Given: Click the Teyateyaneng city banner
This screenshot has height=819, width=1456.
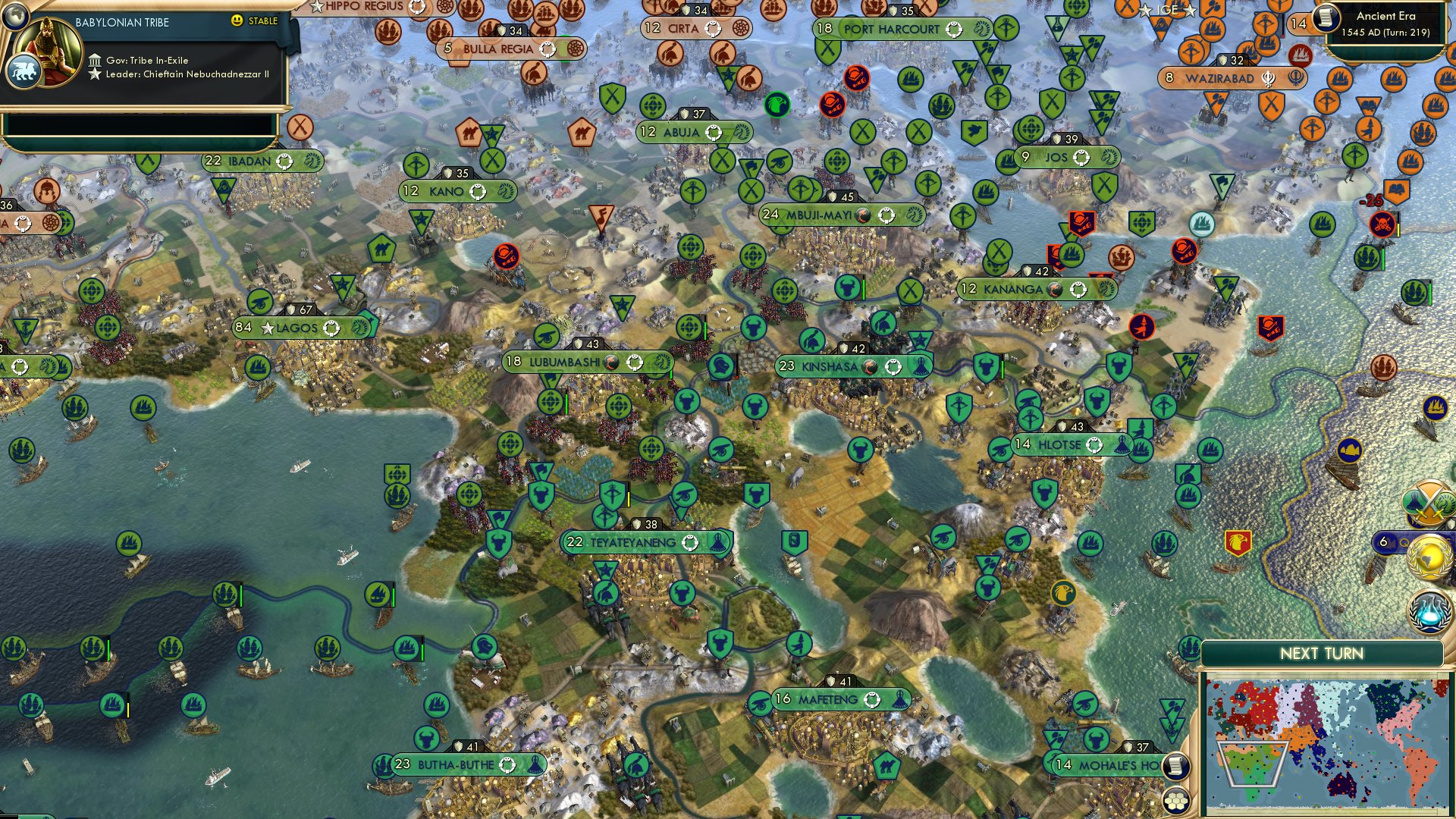Looking at the screenshot, I should (645, 542).
